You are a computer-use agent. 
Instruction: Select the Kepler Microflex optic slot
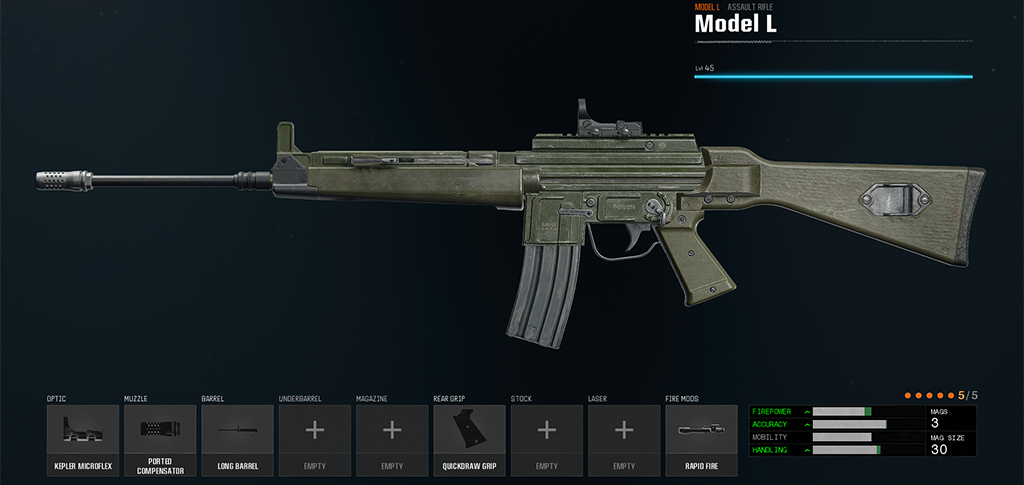tap(83, 440)
